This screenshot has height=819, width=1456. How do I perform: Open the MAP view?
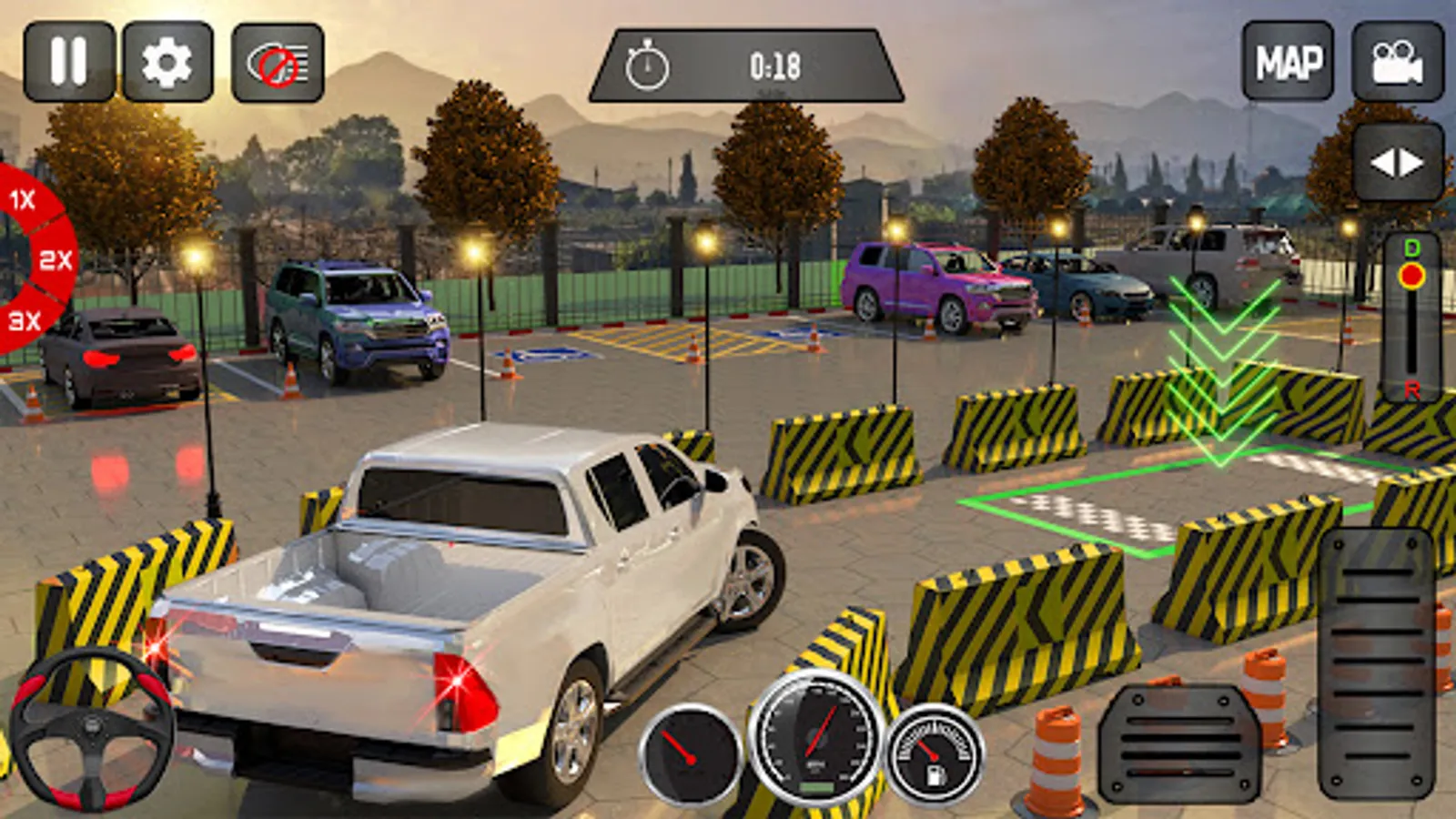coord(1288,62)
